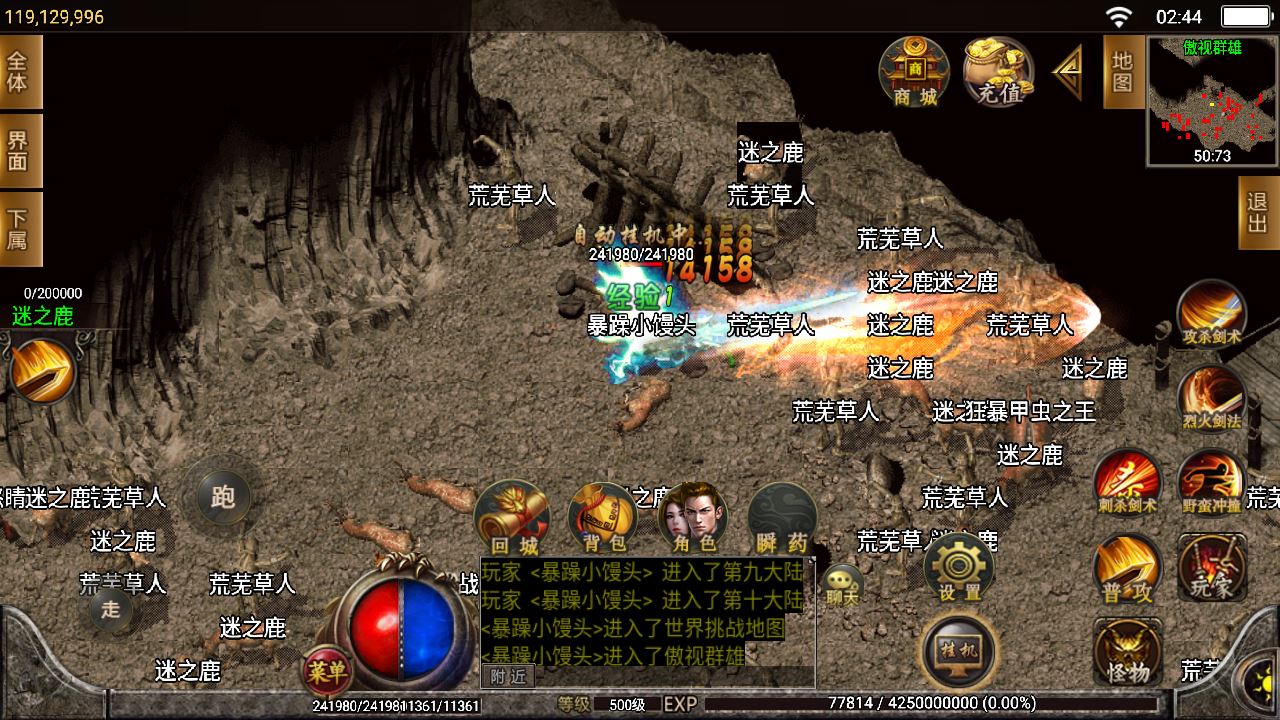Click the 傲视群雄 minimap
The image size is (1280, 720).
(1212, 101)
